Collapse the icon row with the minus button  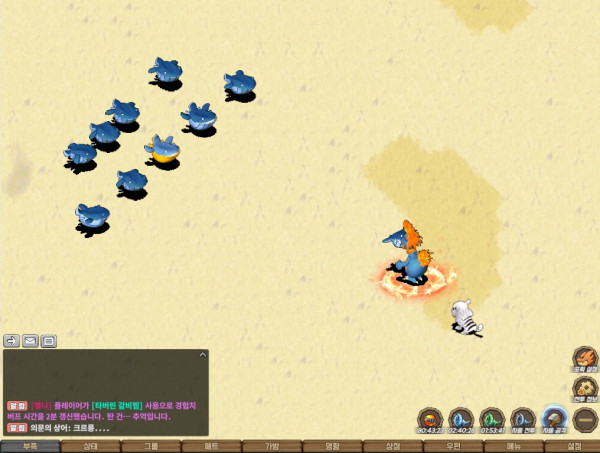tap(585, 420)
